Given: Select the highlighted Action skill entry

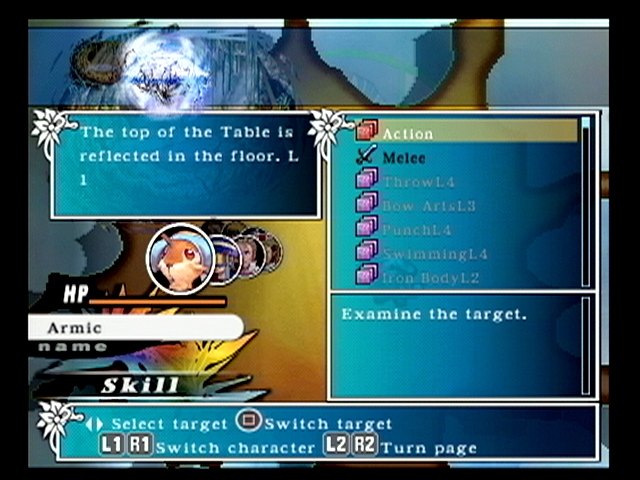Looking at the screenshot, I should pos(465,133).
